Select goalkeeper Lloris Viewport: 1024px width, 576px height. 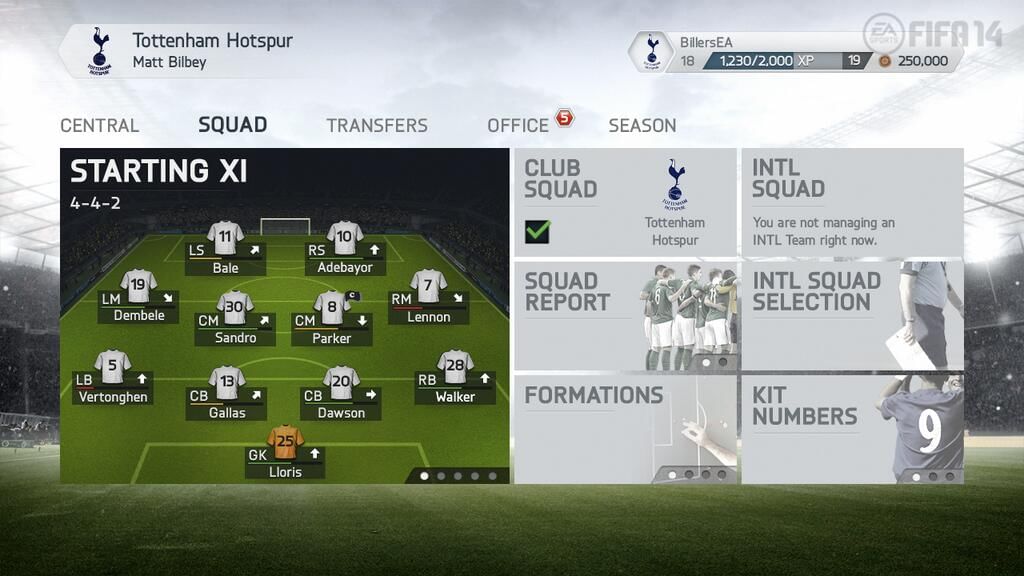[286, 454]
